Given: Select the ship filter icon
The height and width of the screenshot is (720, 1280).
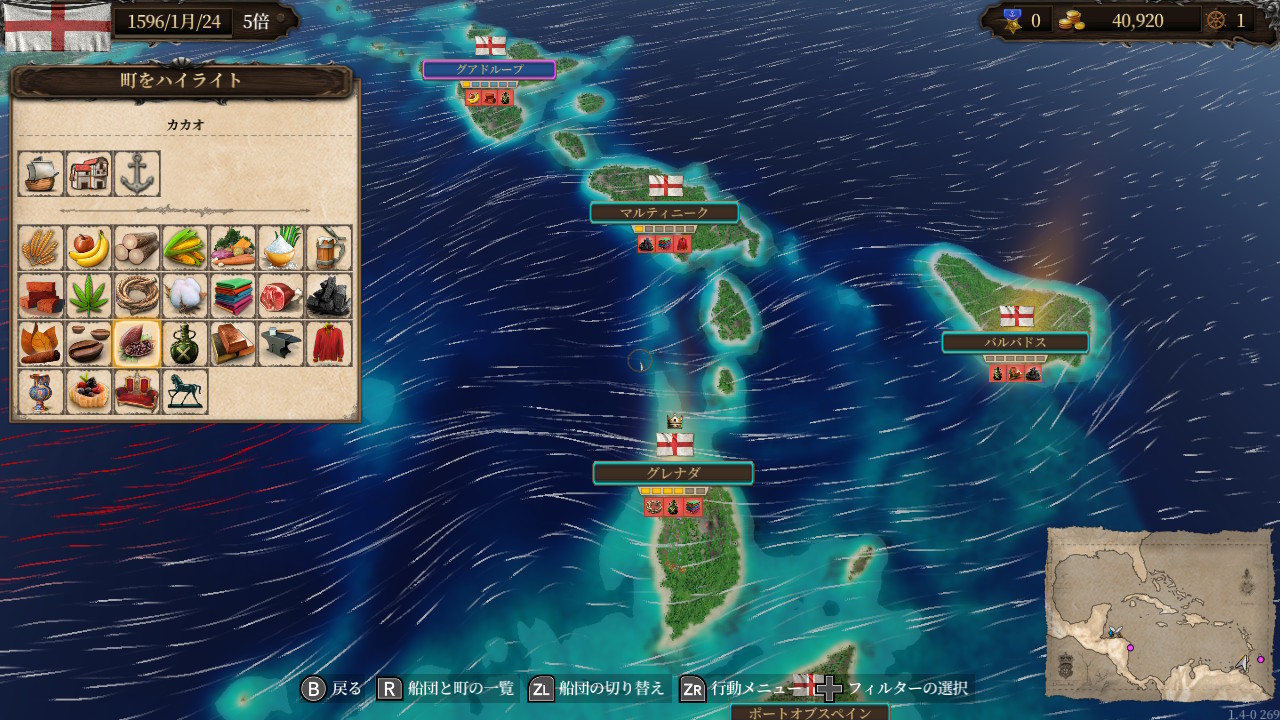Looking at the screenshot, I should [x=41, y=174].
